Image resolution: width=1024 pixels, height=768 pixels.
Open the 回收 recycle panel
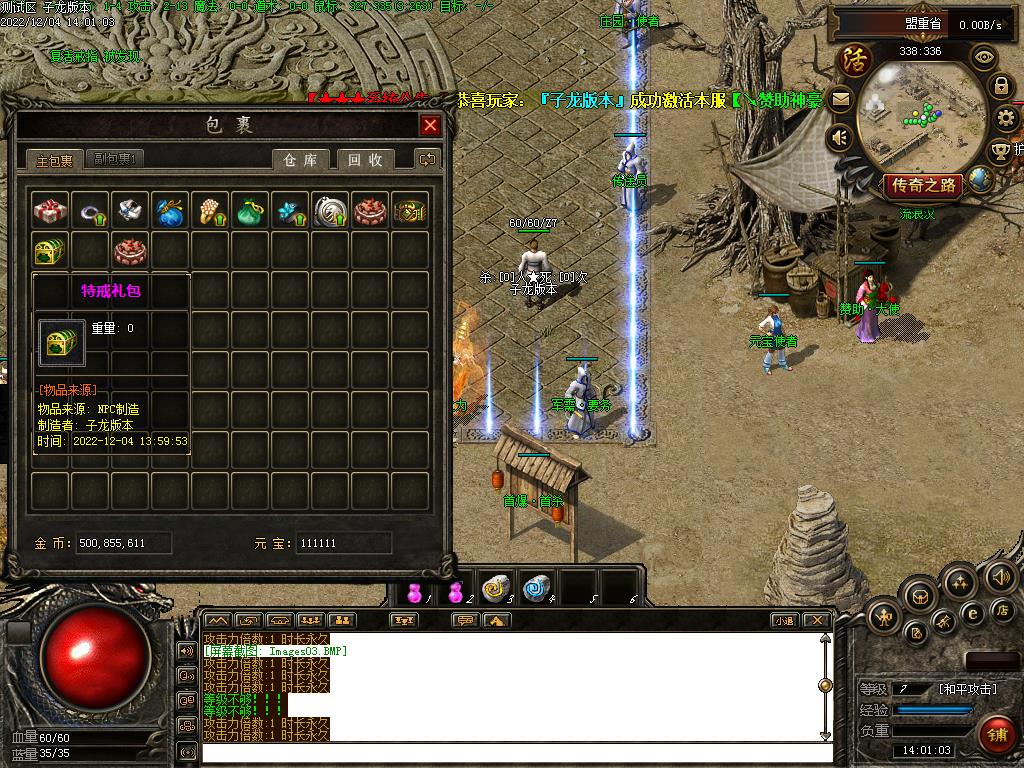[365, 160]
